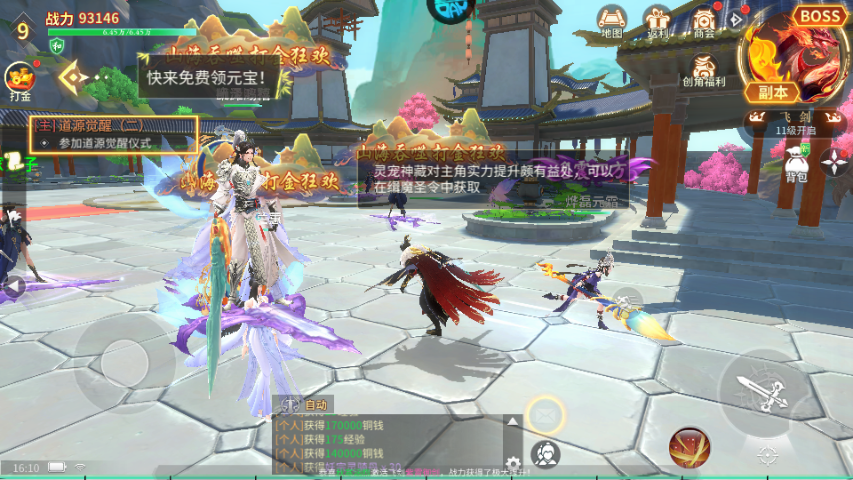Tap the target lock crosshair icon
This screenshot has width=853, height=480.
pos(767,456)
